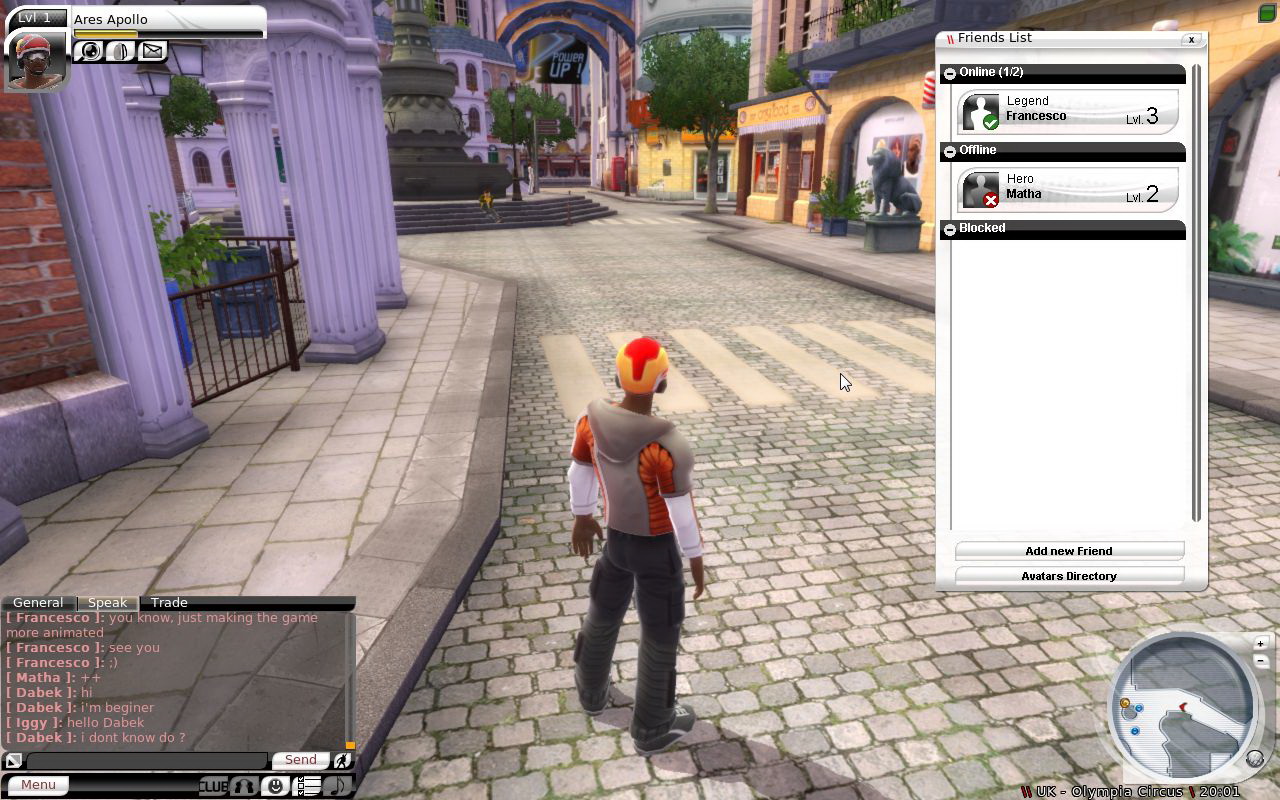Select offline friend Matha

click(1068, 188)
